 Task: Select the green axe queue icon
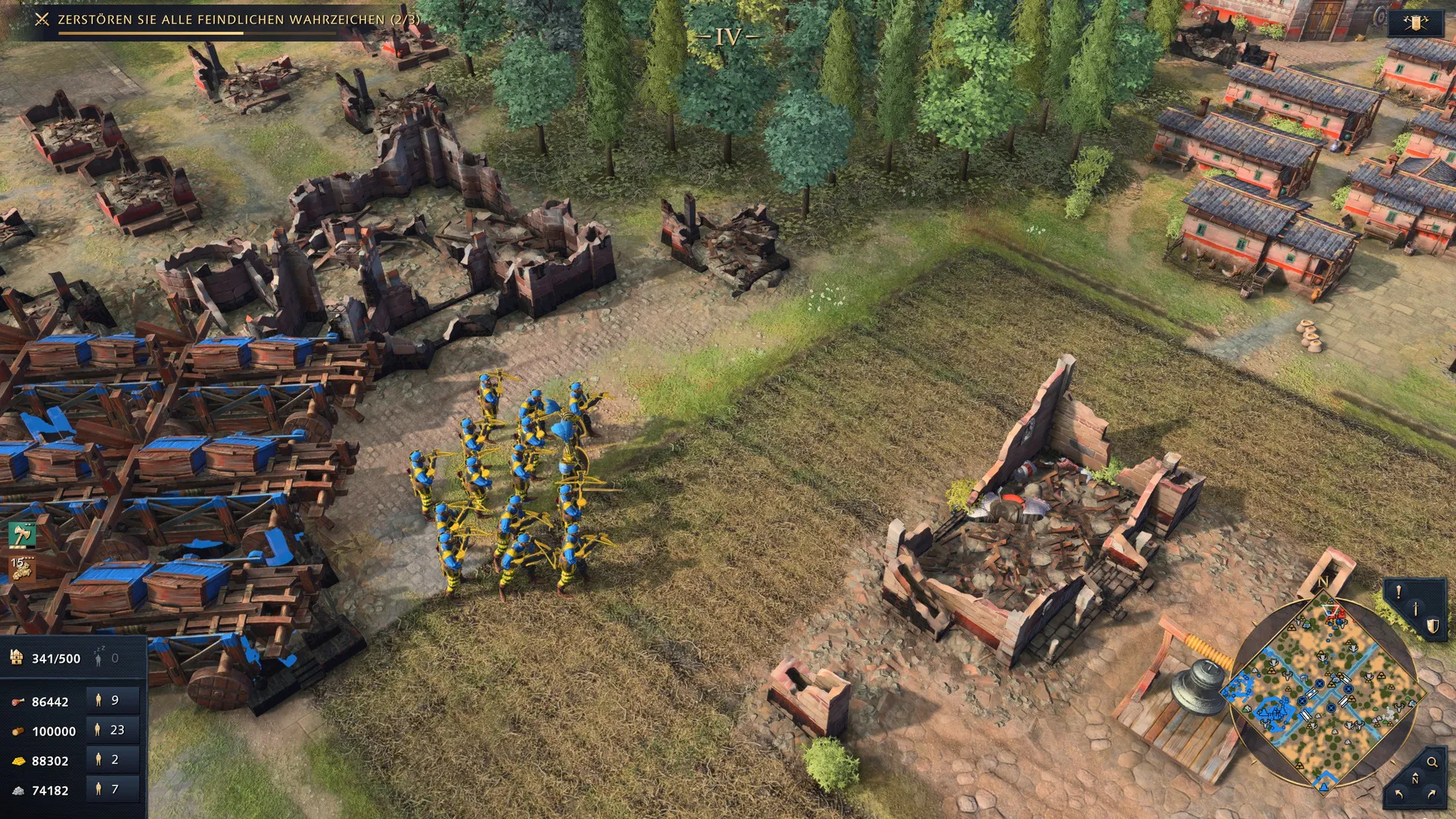click(x=22, y=535)
